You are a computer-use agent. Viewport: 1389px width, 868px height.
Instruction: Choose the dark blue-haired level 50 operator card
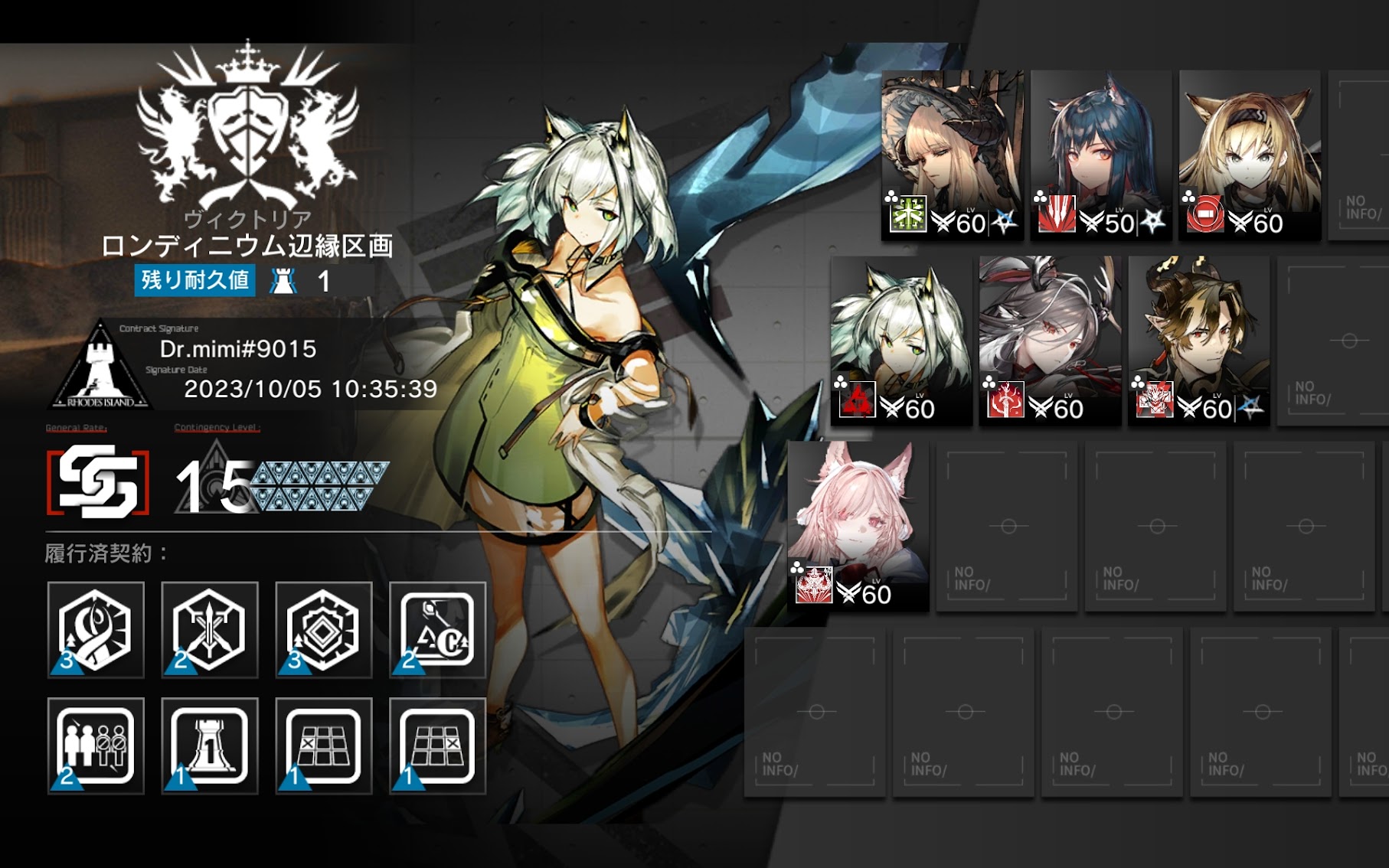tap(1100, 155)
